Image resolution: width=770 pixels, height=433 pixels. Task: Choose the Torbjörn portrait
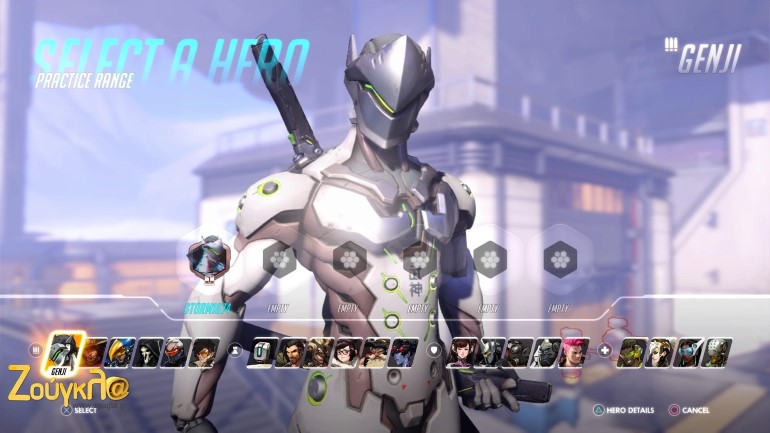pos(375,351)
